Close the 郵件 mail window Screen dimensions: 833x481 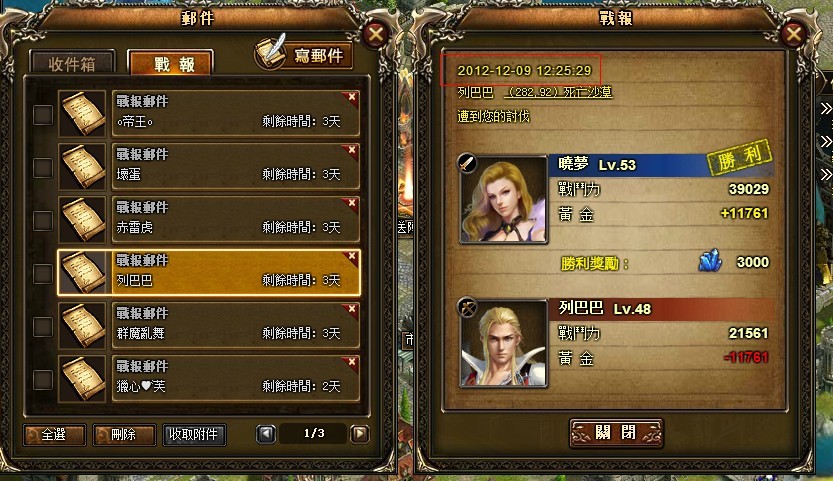pos(376,33)
